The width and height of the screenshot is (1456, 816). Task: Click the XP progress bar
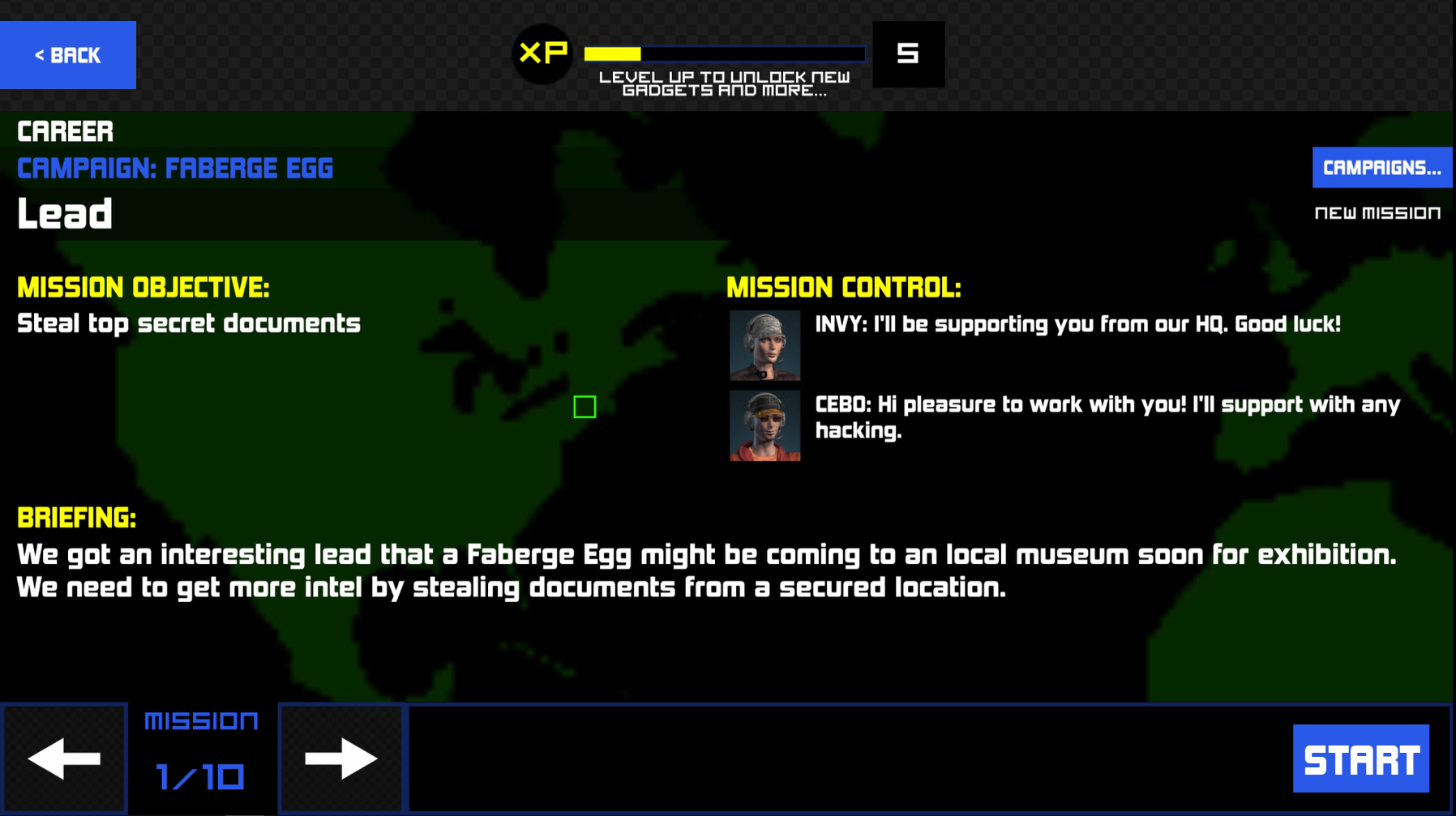coord(726,53)
